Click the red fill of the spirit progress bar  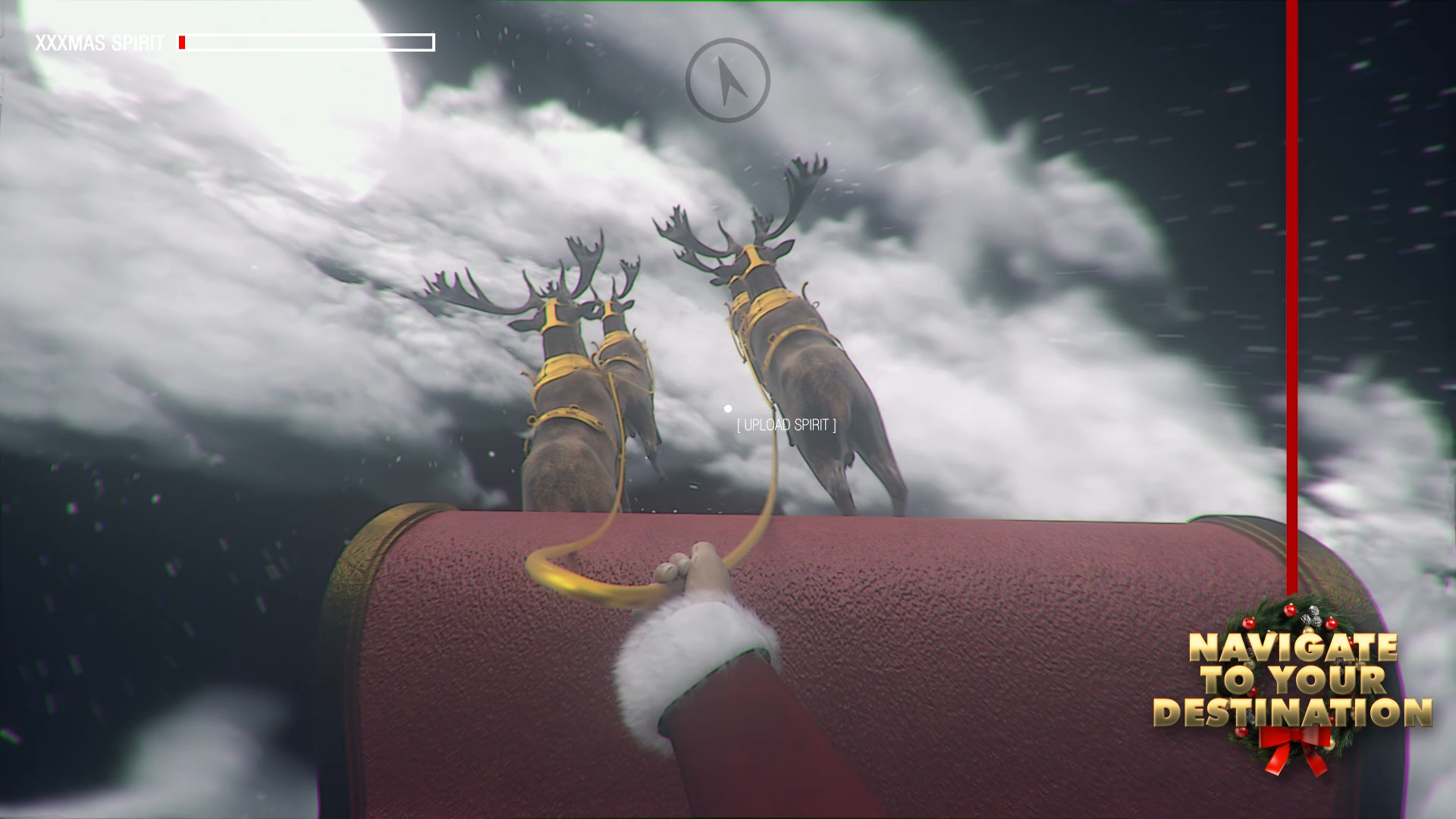(183, 43)
